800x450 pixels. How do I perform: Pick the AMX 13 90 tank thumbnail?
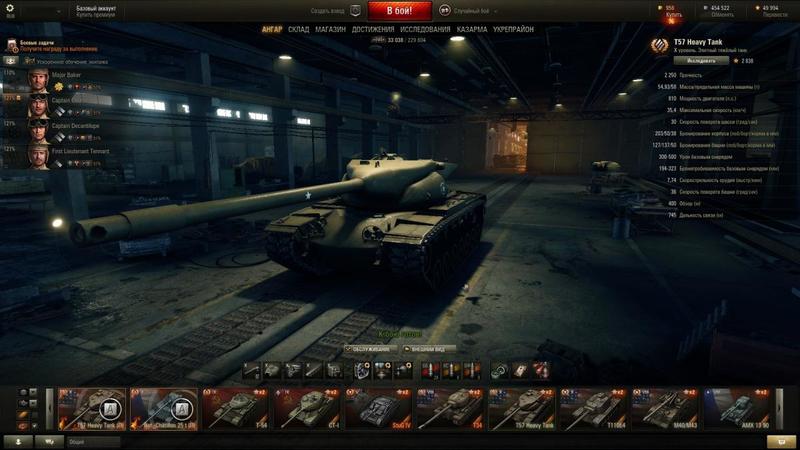tap(737, 408)
